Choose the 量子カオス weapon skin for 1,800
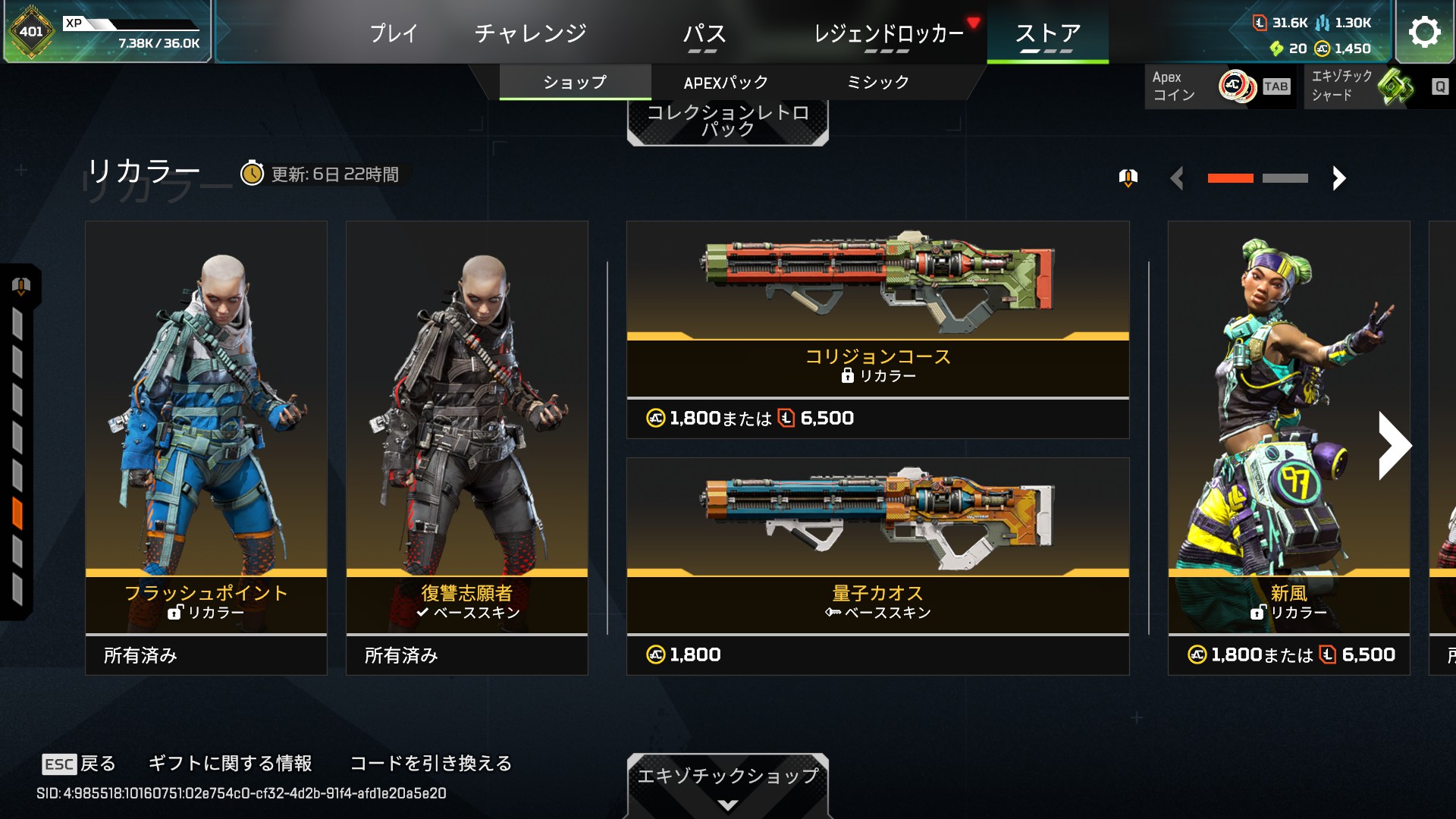The height and width of the screenshot is (819, 1456). (x=877, y=566)
